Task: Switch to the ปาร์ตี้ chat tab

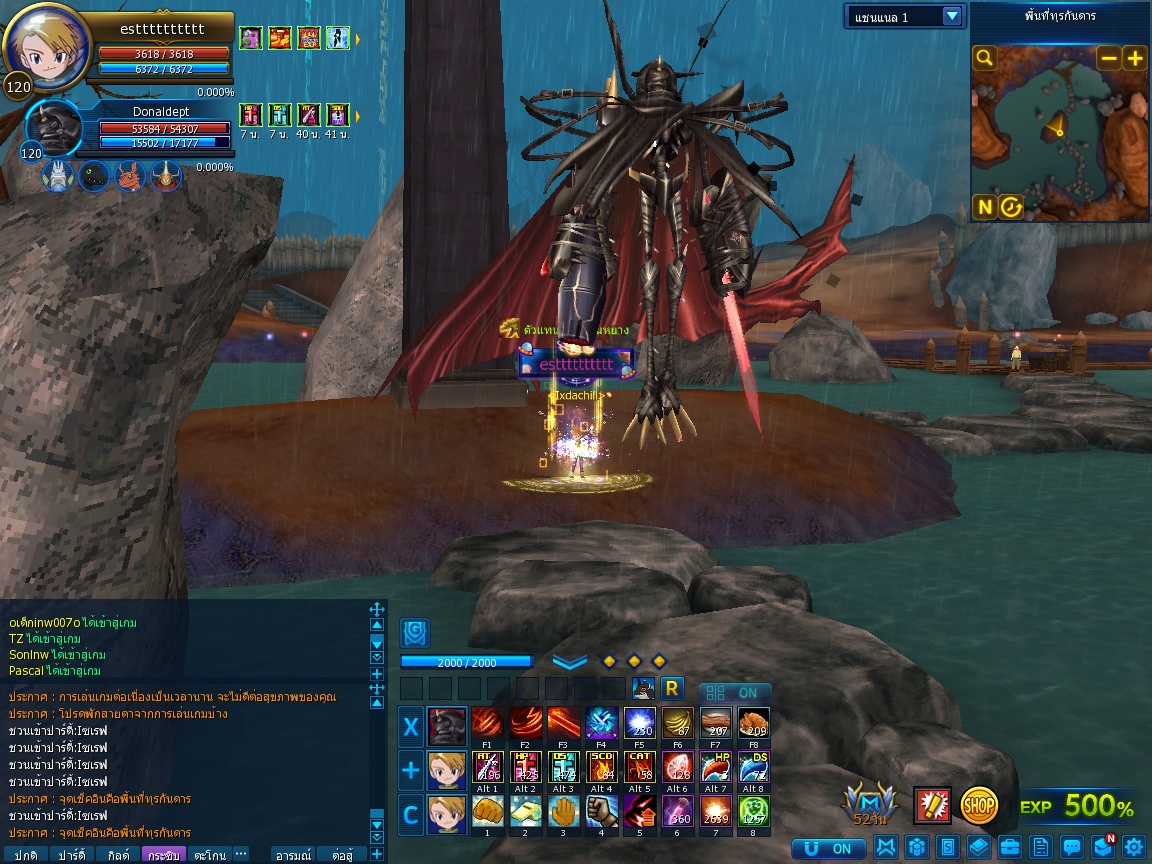Action: [x=71, y=855]
